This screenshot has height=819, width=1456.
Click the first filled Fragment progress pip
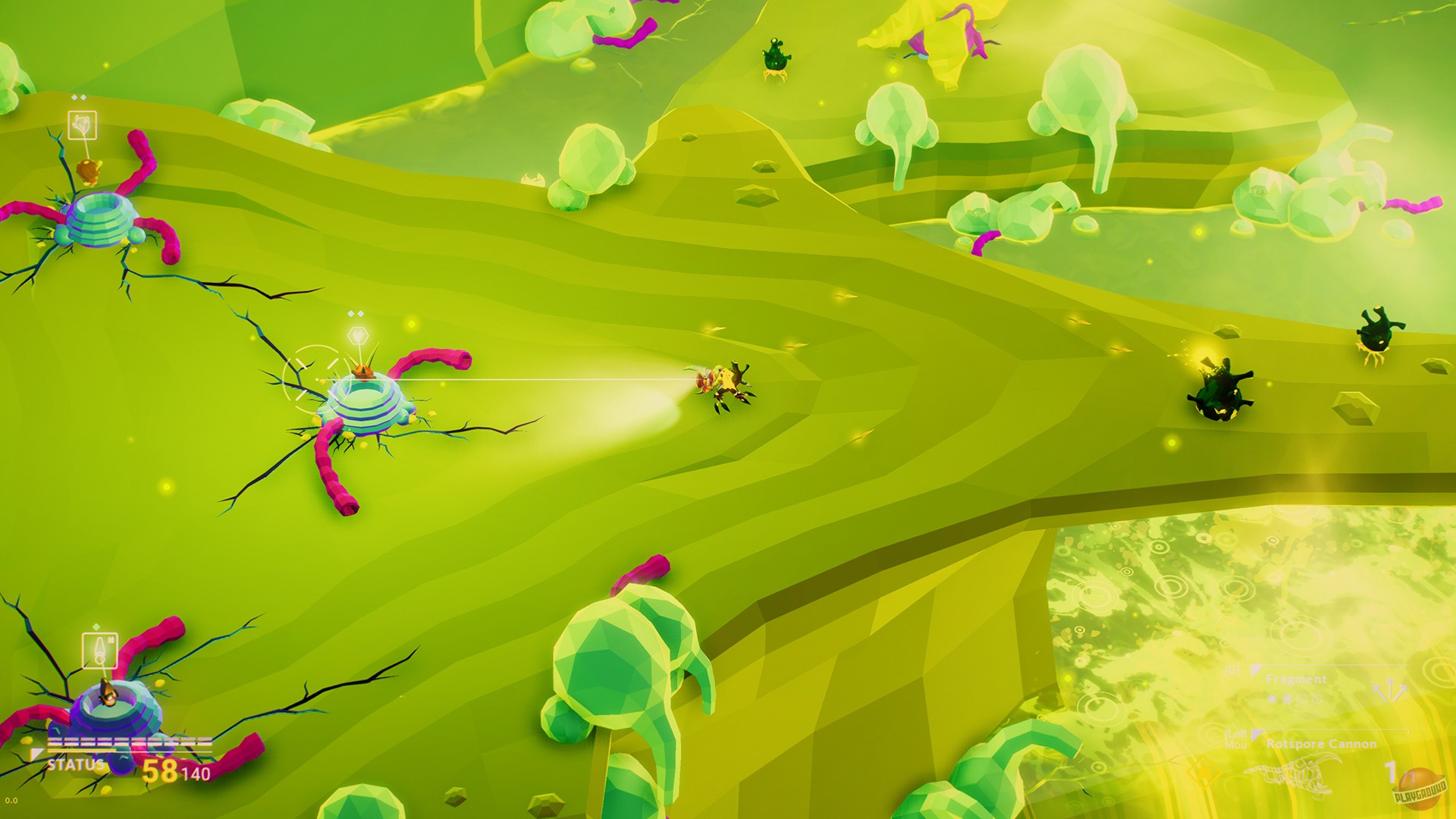click(x=1272, y=698)
